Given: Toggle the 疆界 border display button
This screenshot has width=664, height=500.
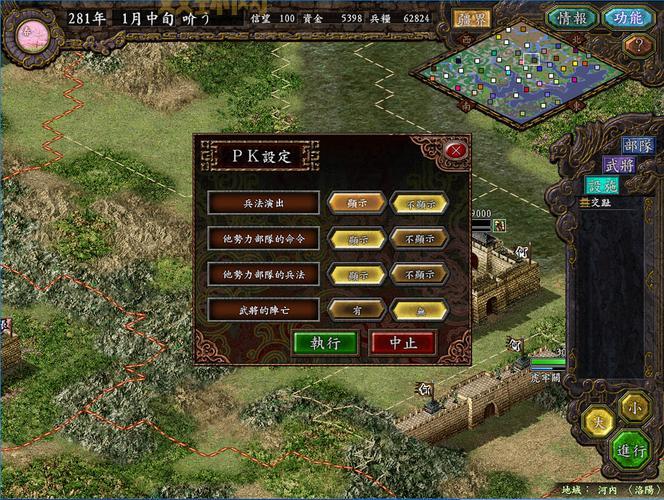Looking at the screenshot, I should 473,19.
